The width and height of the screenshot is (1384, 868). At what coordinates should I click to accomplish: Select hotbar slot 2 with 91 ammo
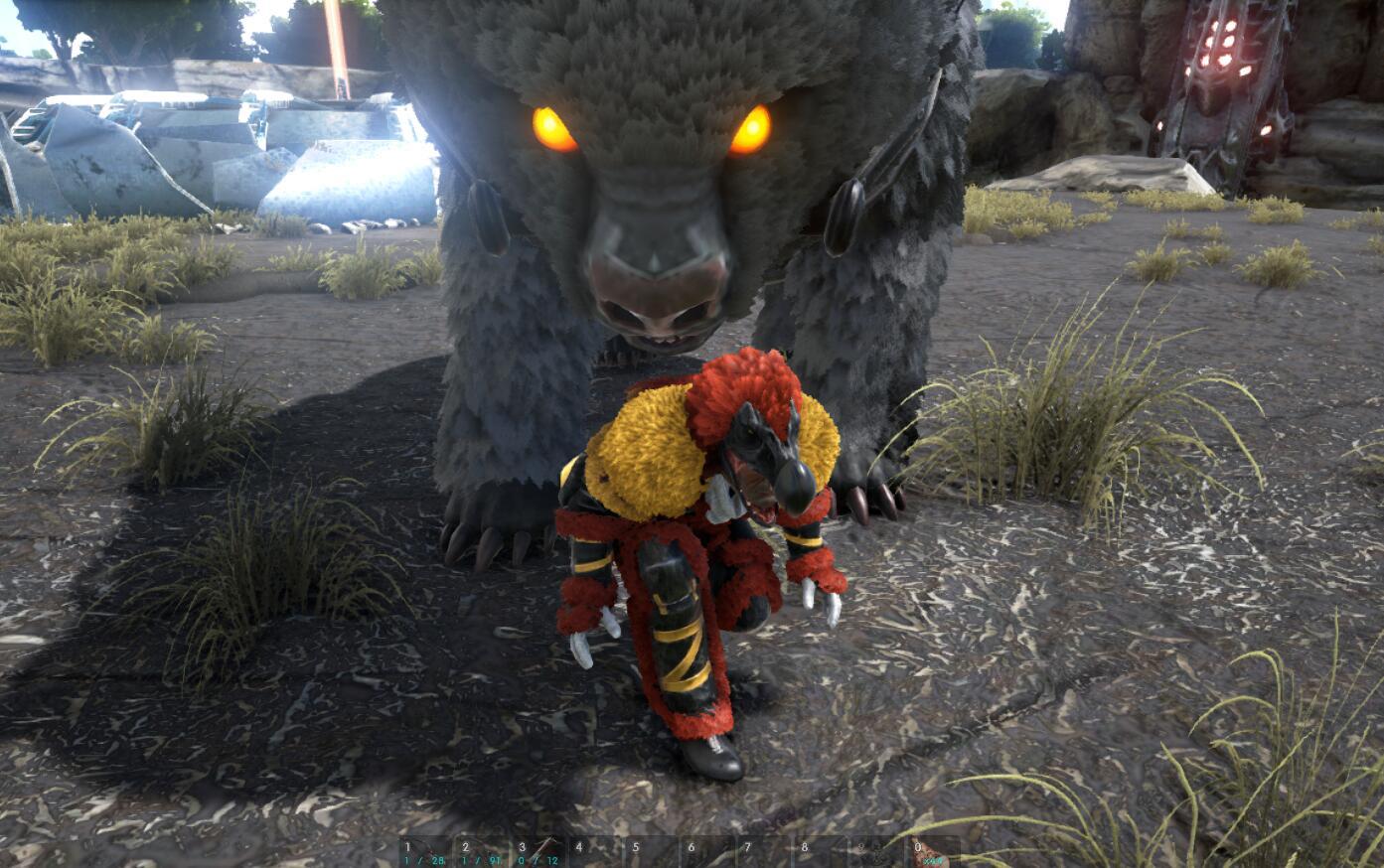[482, 852]
